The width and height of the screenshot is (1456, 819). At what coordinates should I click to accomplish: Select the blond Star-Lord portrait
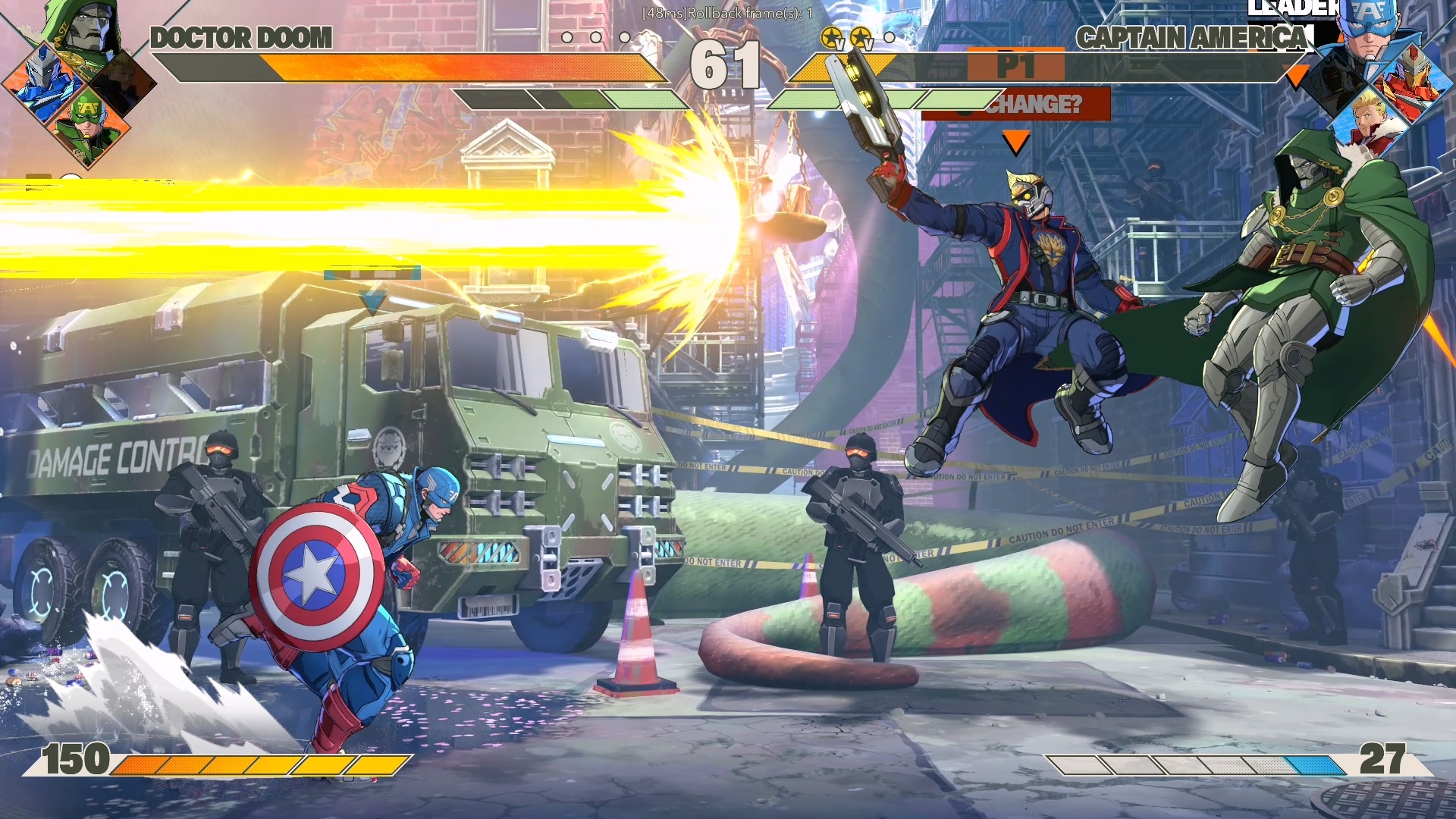[x=1371, y=121]
